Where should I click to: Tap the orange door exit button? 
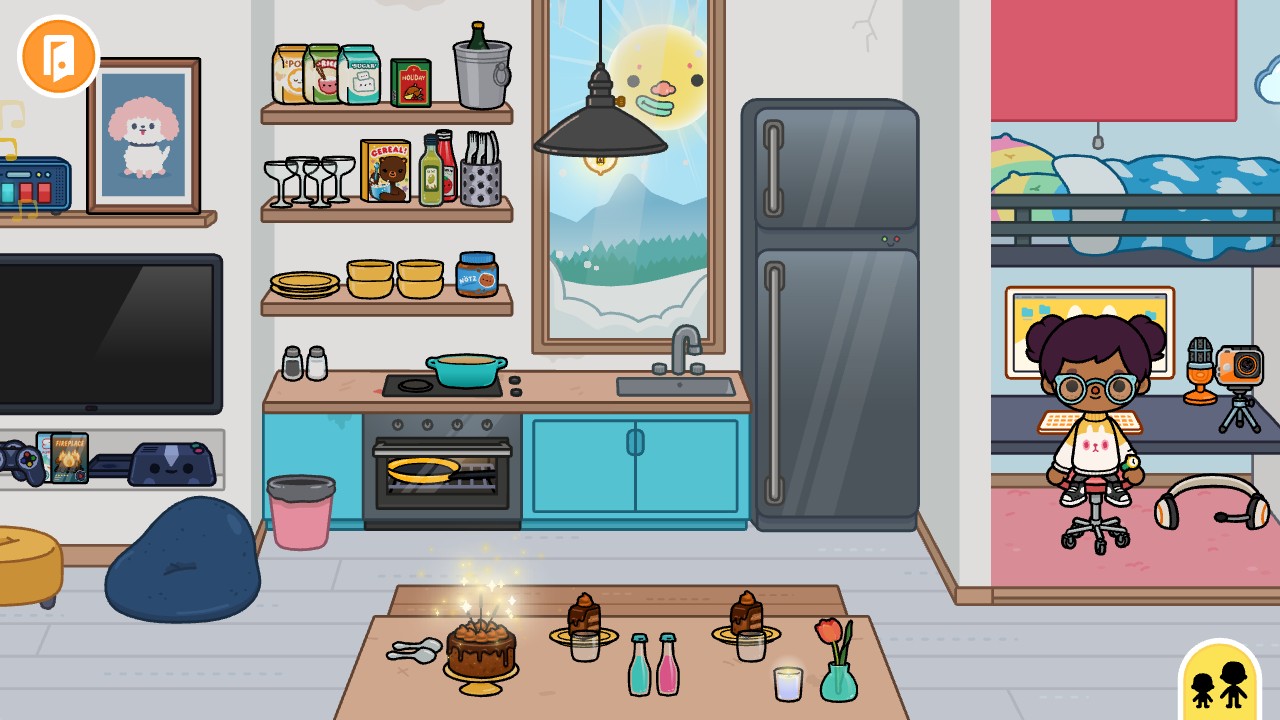tap(58, 57)
